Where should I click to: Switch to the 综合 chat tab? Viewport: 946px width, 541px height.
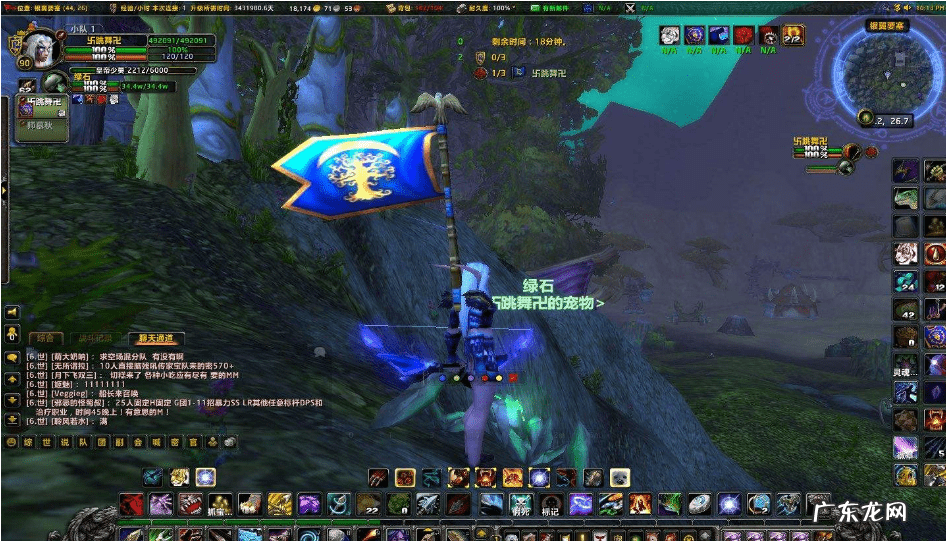[x=46, y=338]
